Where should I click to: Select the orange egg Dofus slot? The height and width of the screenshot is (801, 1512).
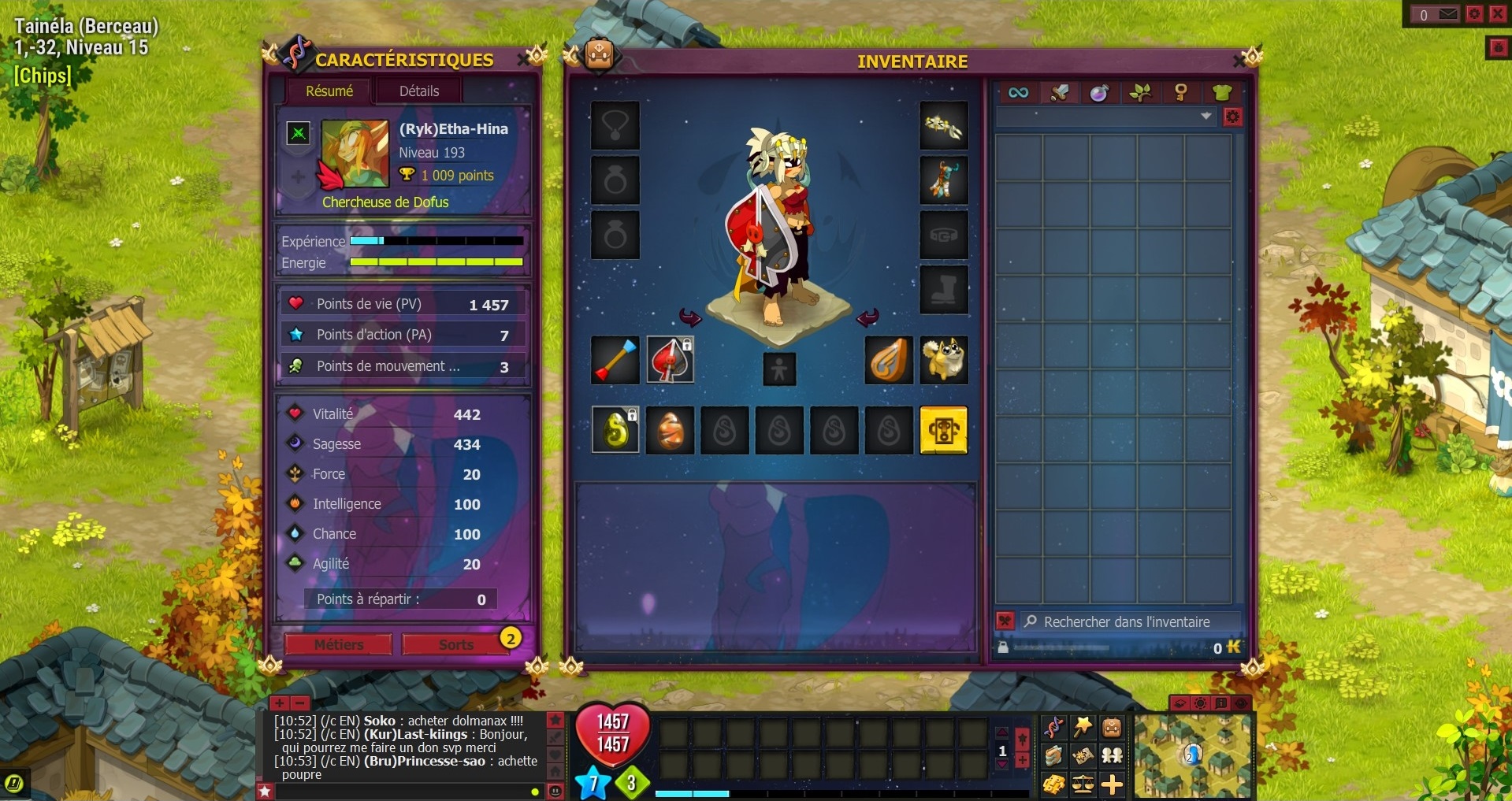pos(670,430)
